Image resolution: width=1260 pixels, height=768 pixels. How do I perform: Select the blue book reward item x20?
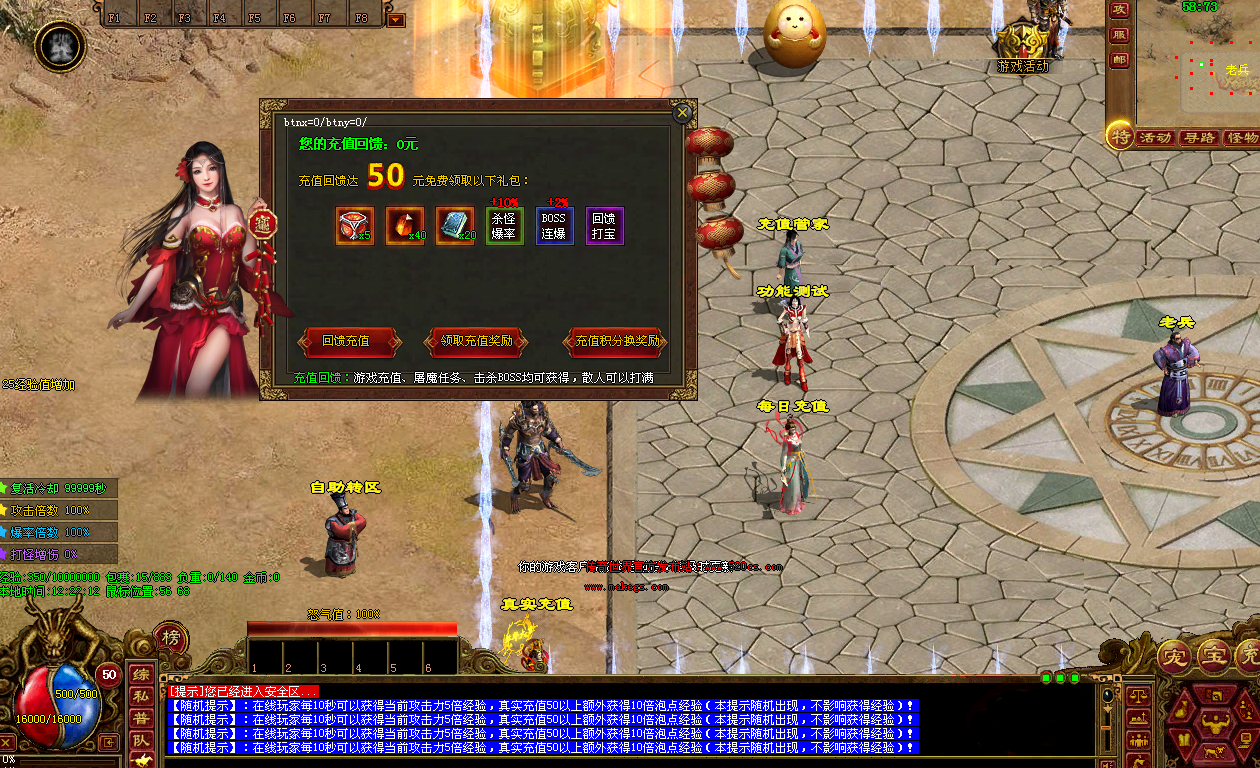455,226
